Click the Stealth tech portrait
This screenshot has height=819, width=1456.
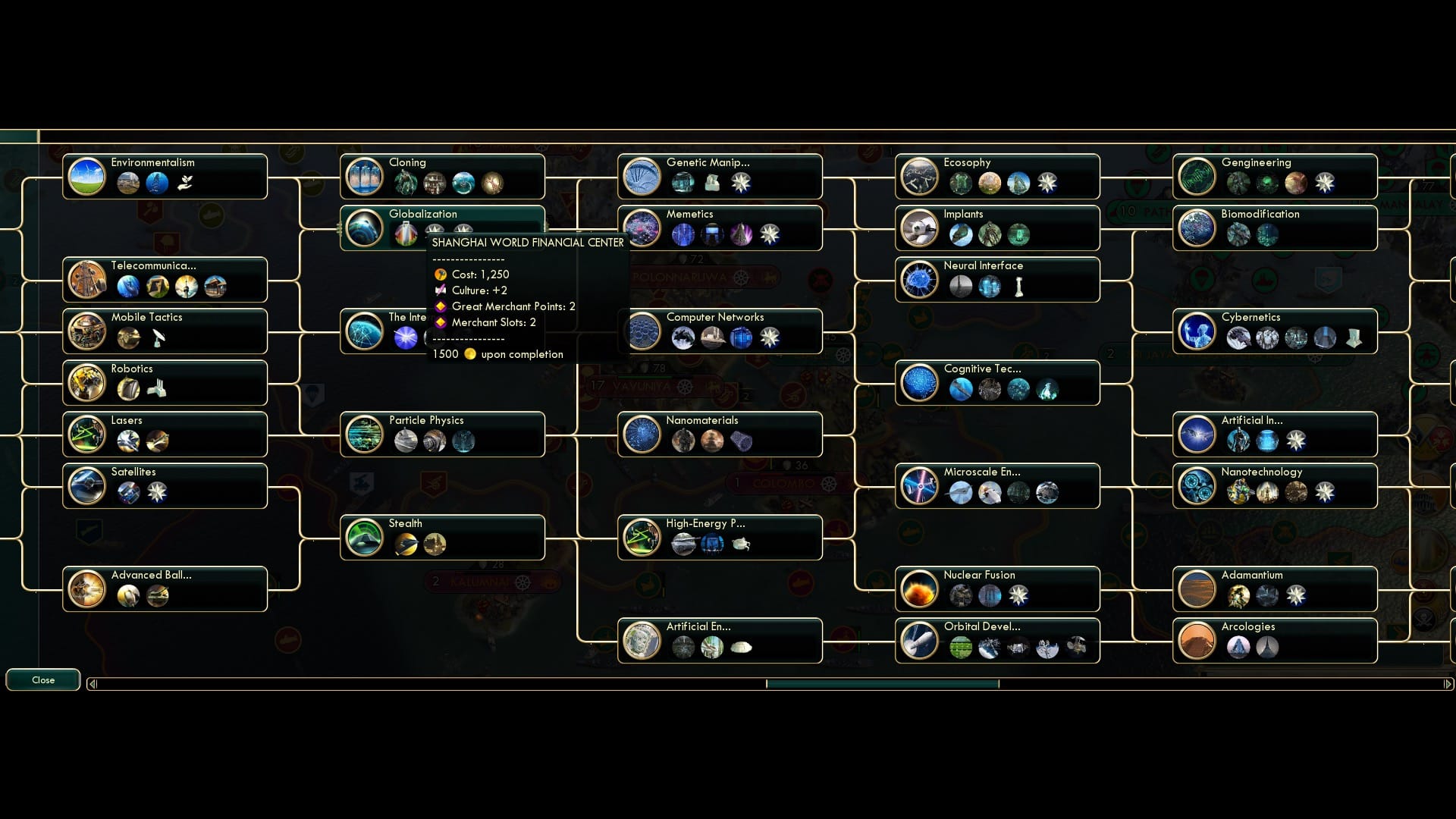pyautogui.click(x=365, y=538)
